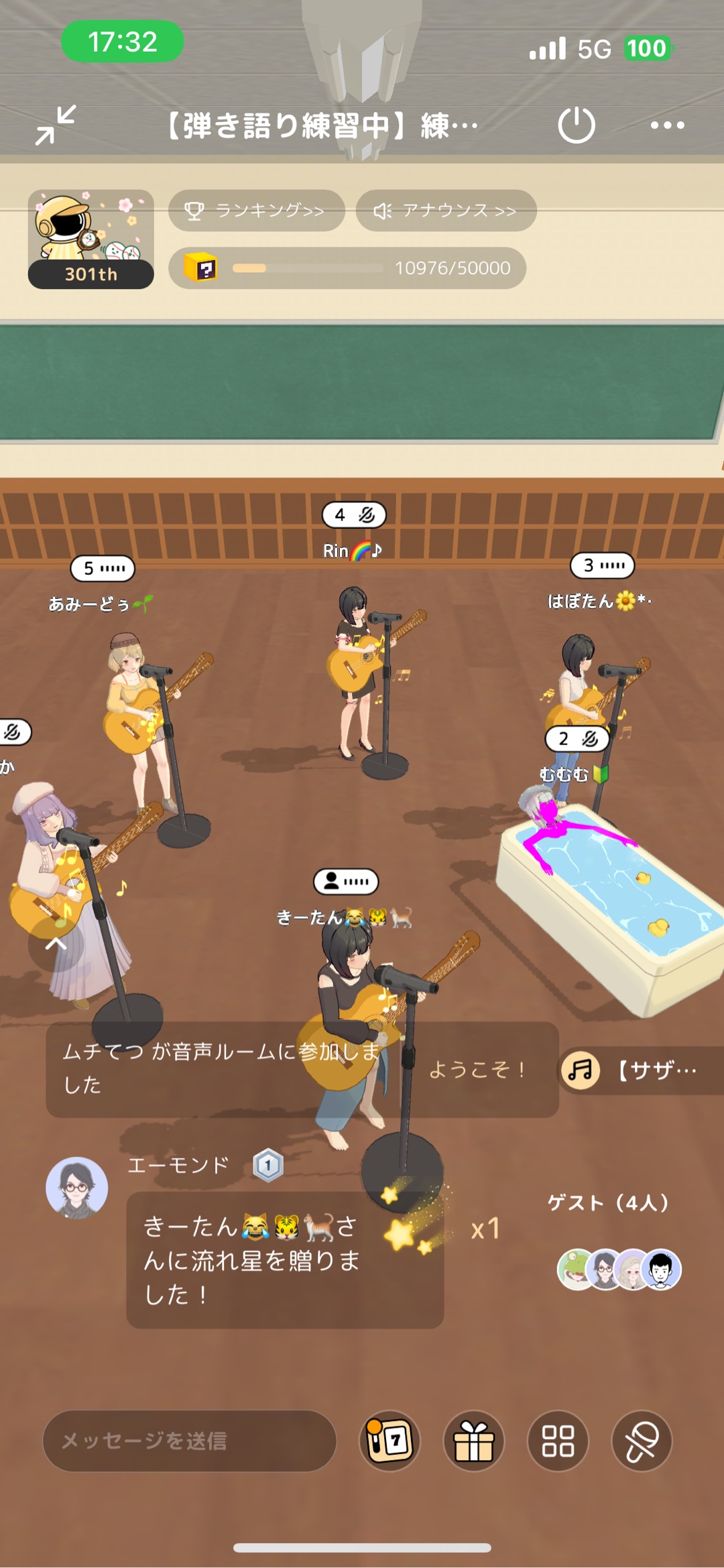This screenshot has height=1568, width=724.
Task: Open the gift box menu
Action: (474, 1441)
